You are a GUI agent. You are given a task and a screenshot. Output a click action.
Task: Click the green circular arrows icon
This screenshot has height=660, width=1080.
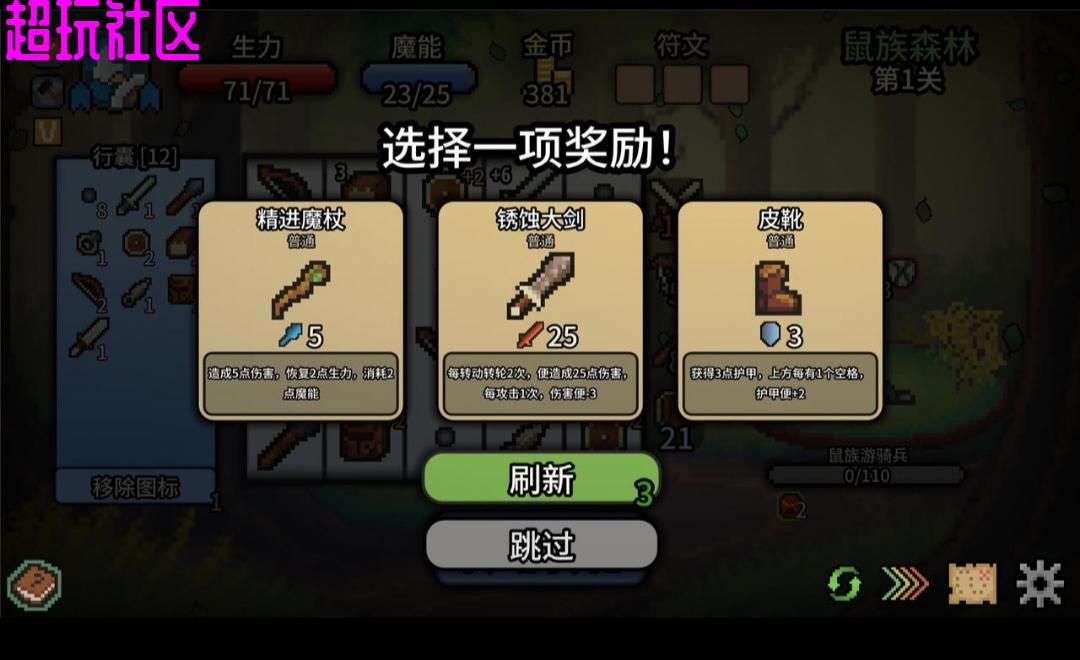coord(844,583)
